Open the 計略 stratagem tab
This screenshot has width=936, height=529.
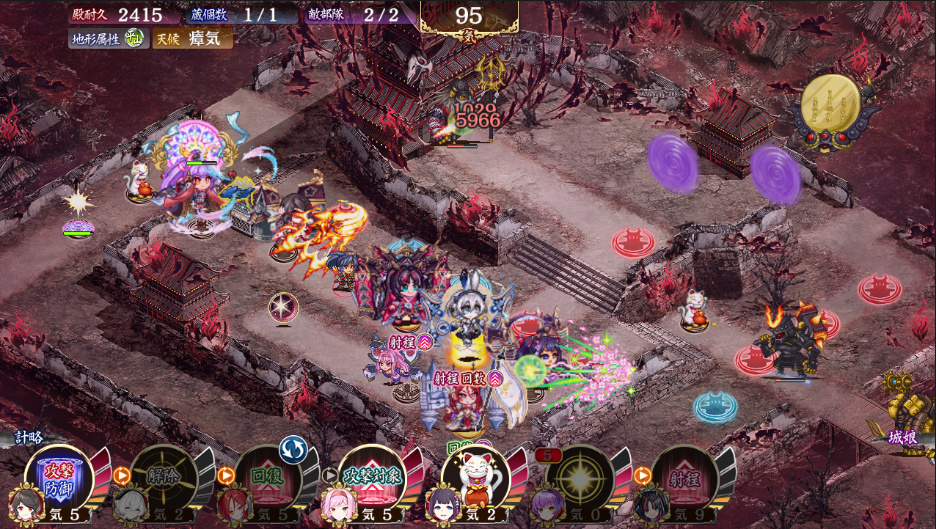click(30, 437)
